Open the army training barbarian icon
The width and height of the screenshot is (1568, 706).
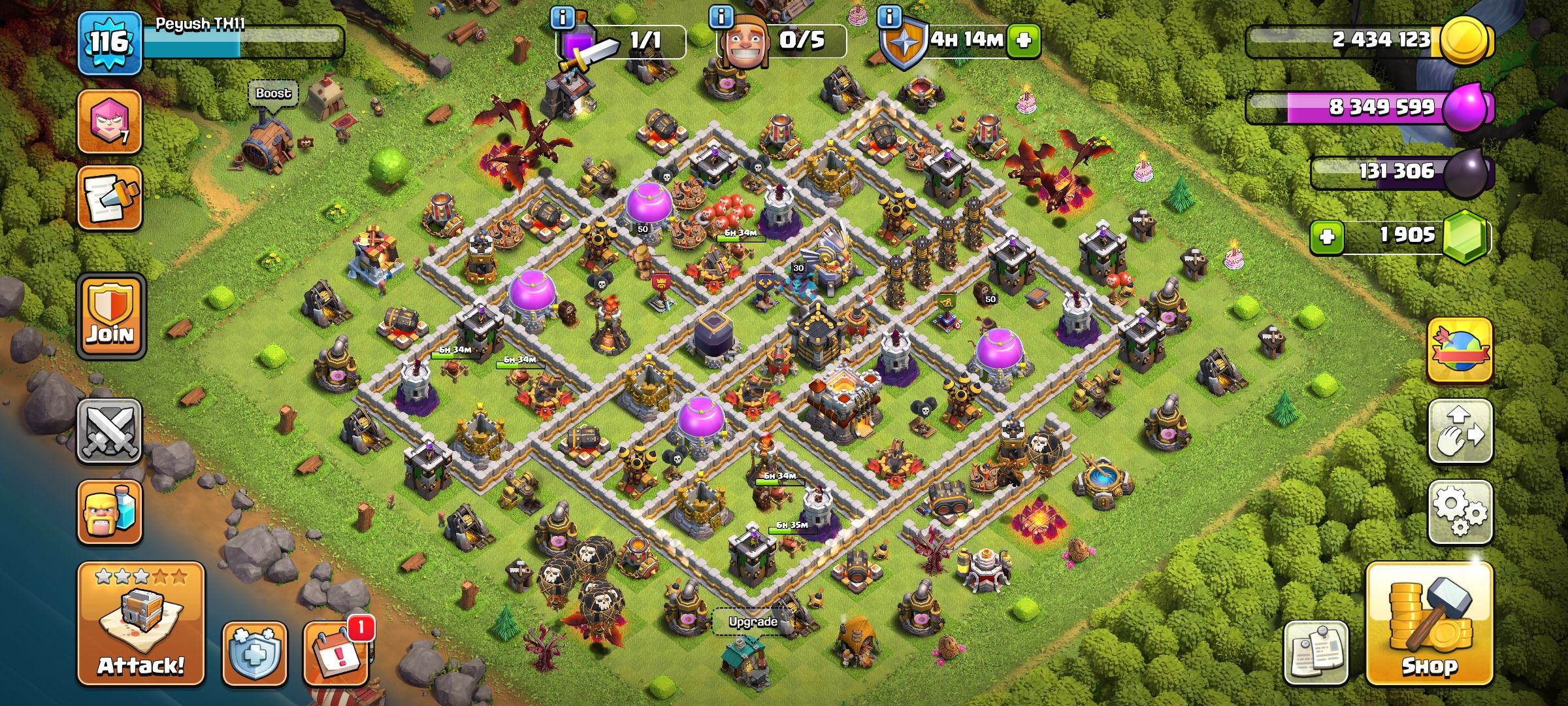coord(110,513)
